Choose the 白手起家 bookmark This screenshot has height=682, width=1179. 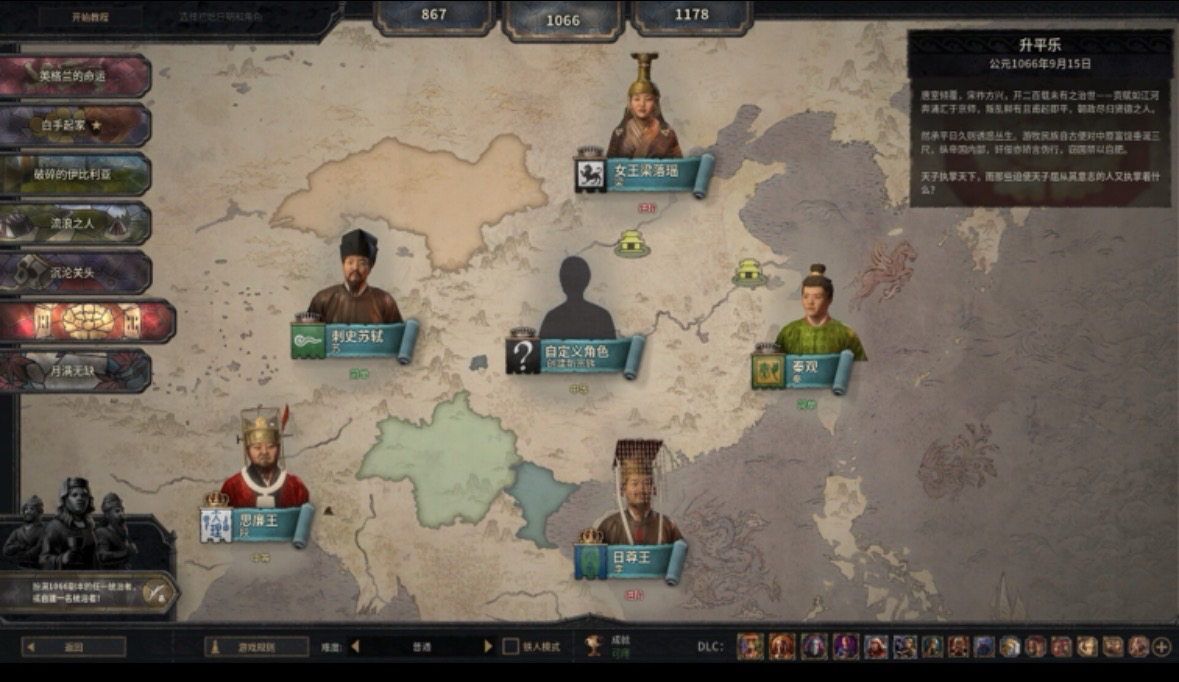74,125
